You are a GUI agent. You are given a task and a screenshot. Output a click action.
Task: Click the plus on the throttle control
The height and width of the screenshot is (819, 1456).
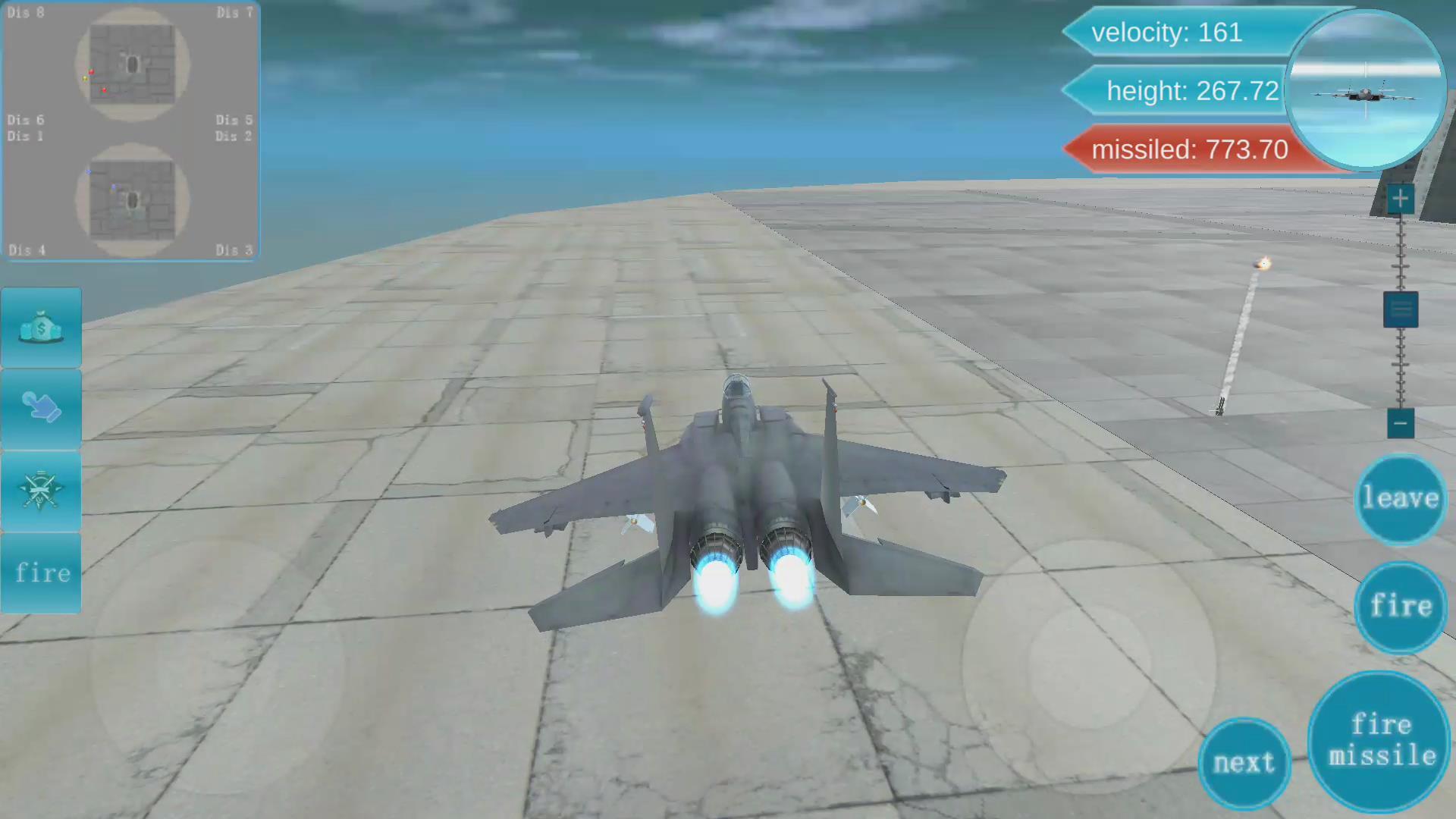click(1401, 198)
